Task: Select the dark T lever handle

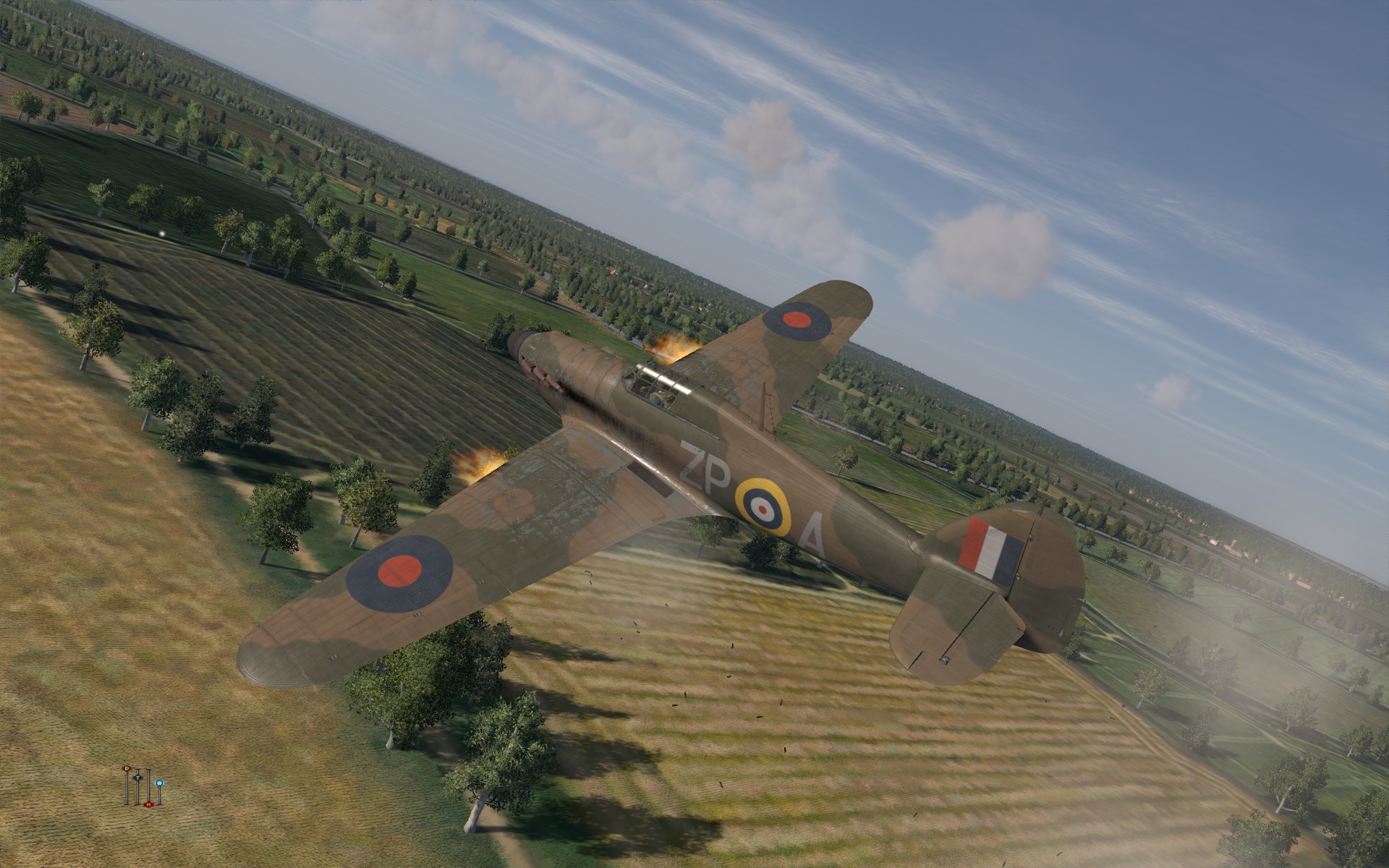Action: coord(137,776)
